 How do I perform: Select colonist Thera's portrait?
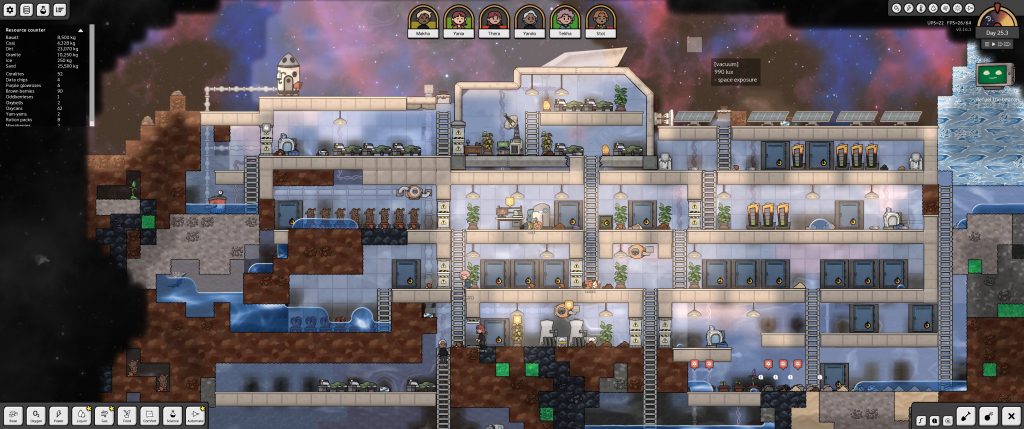pos(493,19)
